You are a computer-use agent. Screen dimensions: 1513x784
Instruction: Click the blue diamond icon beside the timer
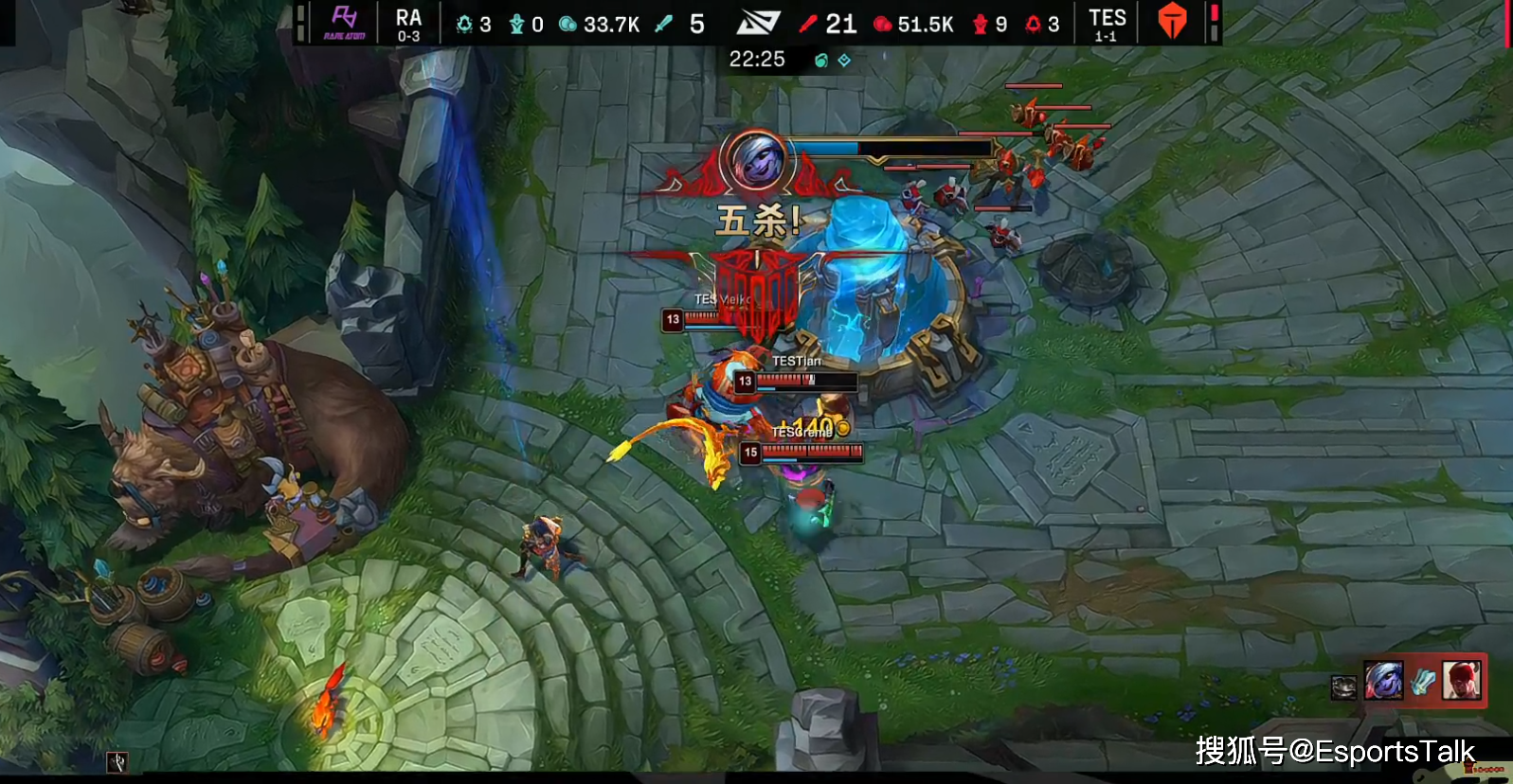(844, 61)
